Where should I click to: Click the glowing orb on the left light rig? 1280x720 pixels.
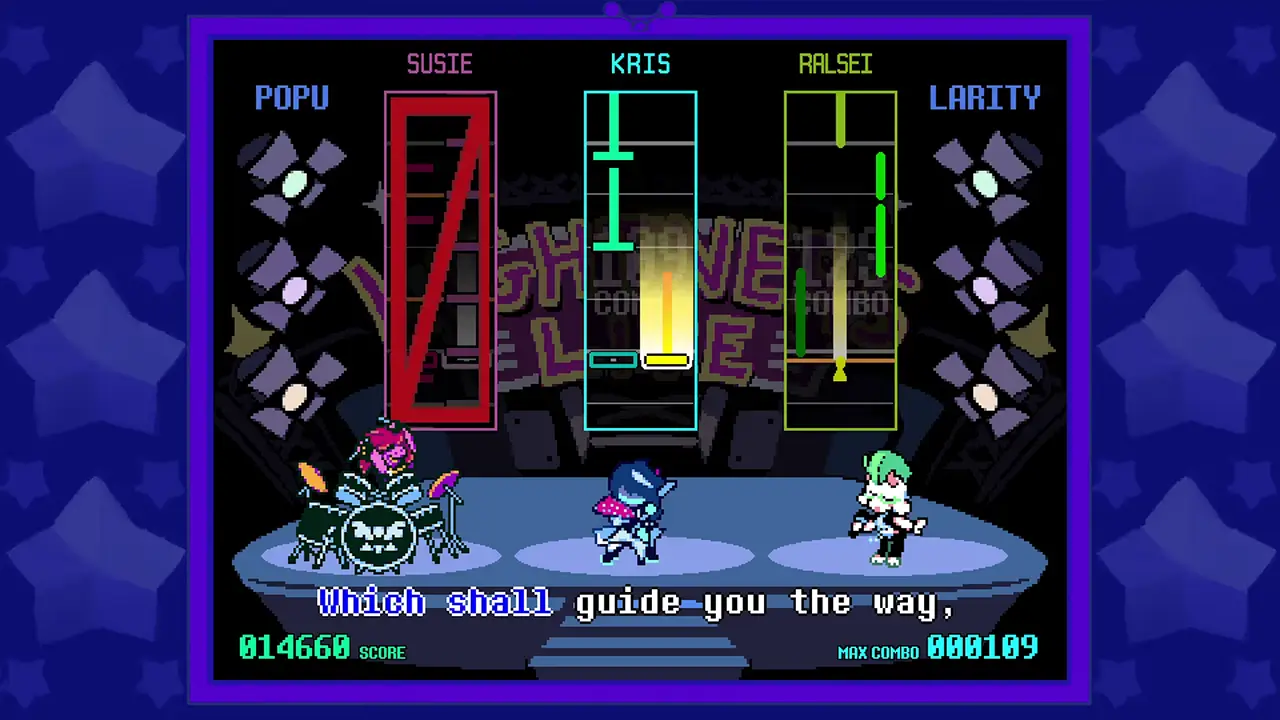coord(295,182)
